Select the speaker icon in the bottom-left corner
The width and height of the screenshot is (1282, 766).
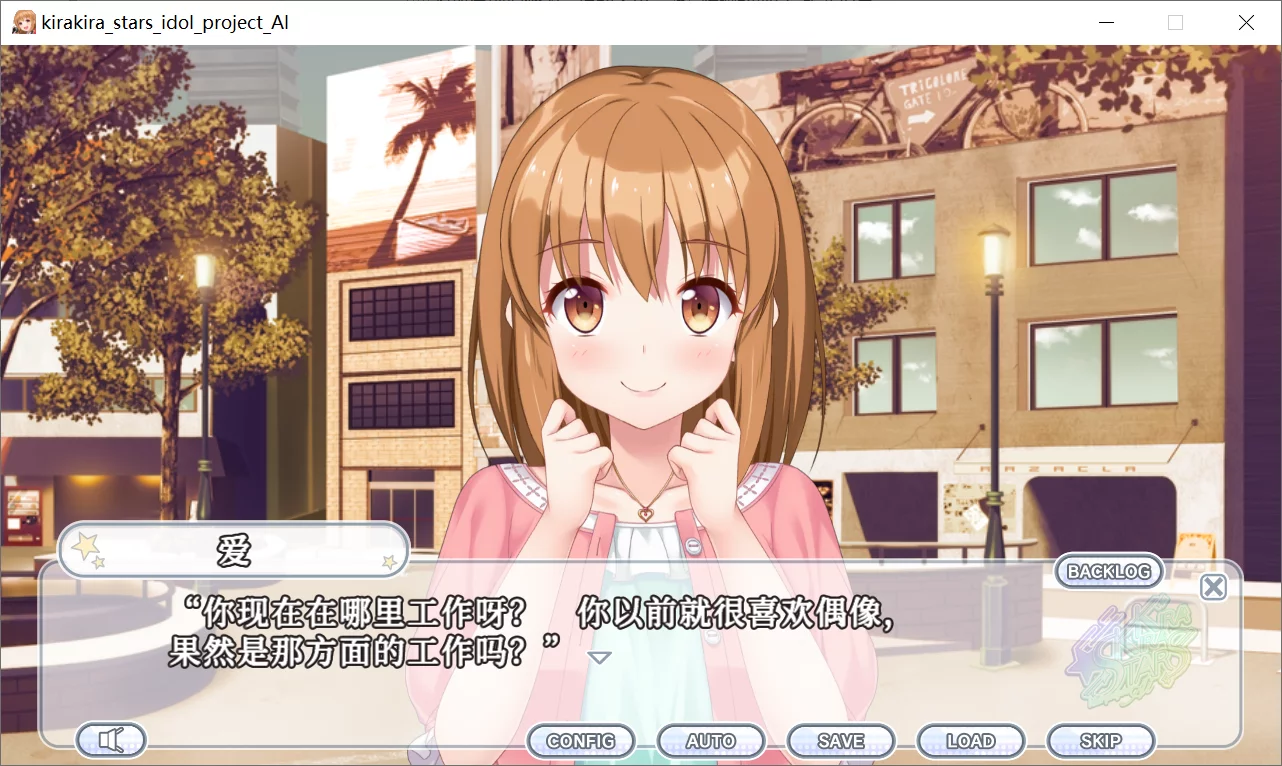click(x=110, y=740)
